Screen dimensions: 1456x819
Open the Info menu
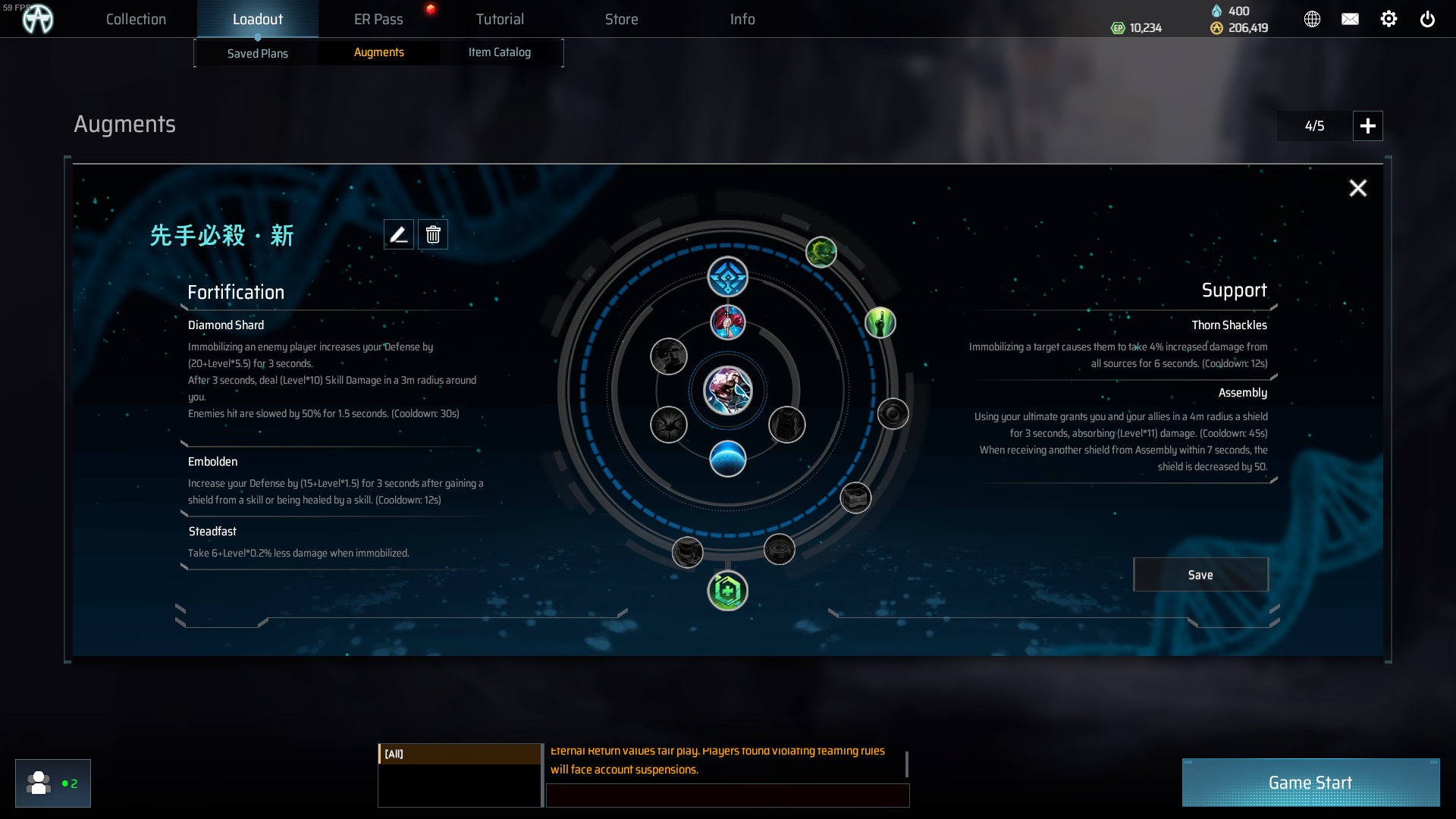click(742, 20)
